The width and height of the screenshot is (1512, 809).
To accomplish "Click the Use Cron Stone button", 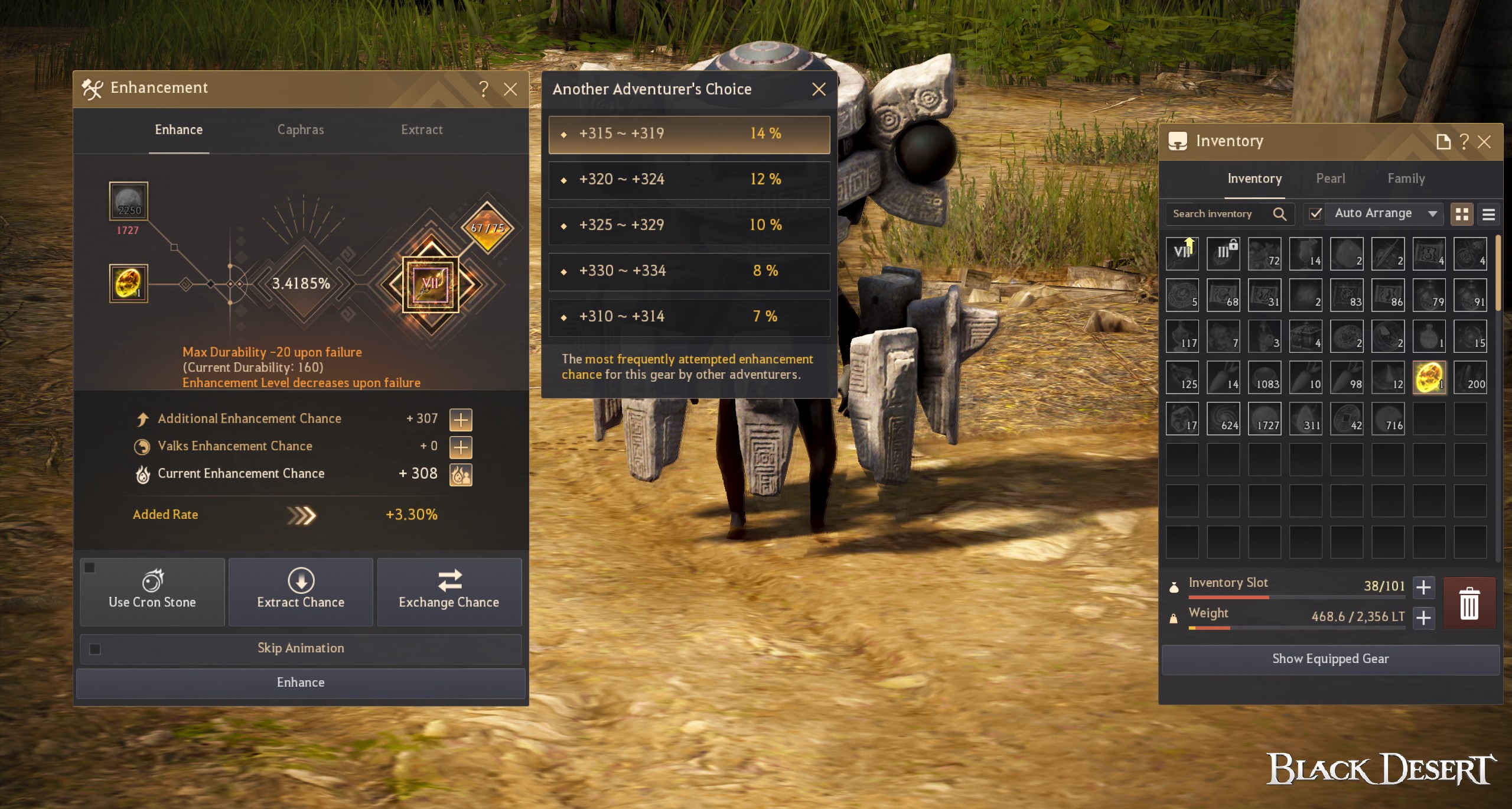I will pos(152,592).
